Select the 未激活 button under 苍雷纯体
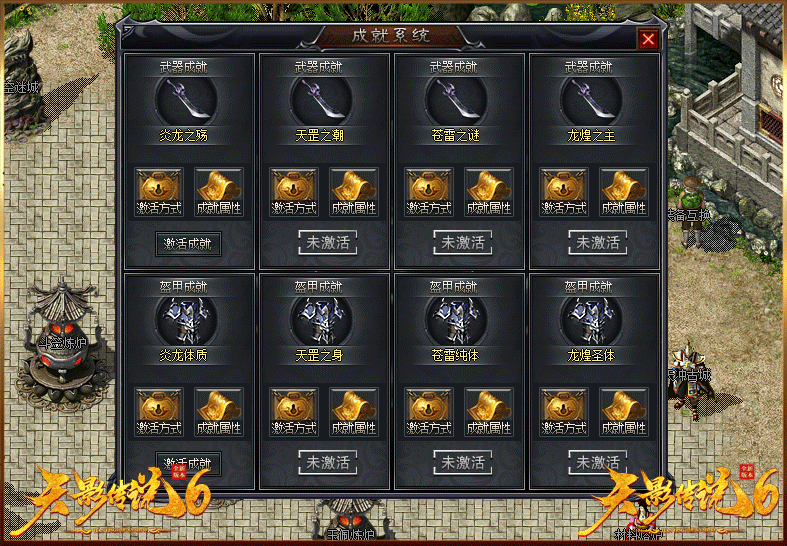Image resolution: width=787 pixels, height=546 pixels. pos(462,462)
